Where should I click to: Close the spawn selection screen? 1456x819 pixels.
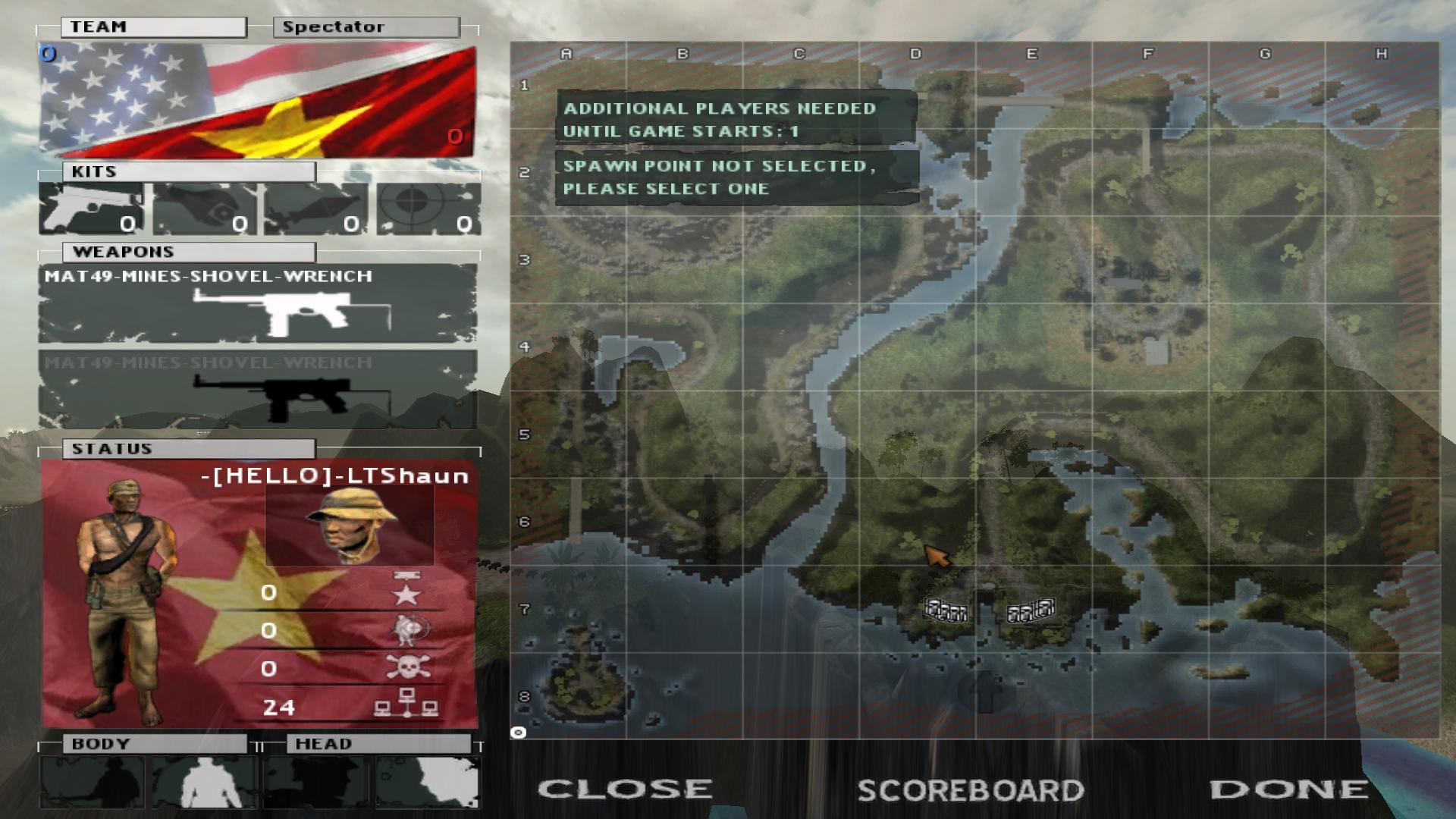coord(625,789)
